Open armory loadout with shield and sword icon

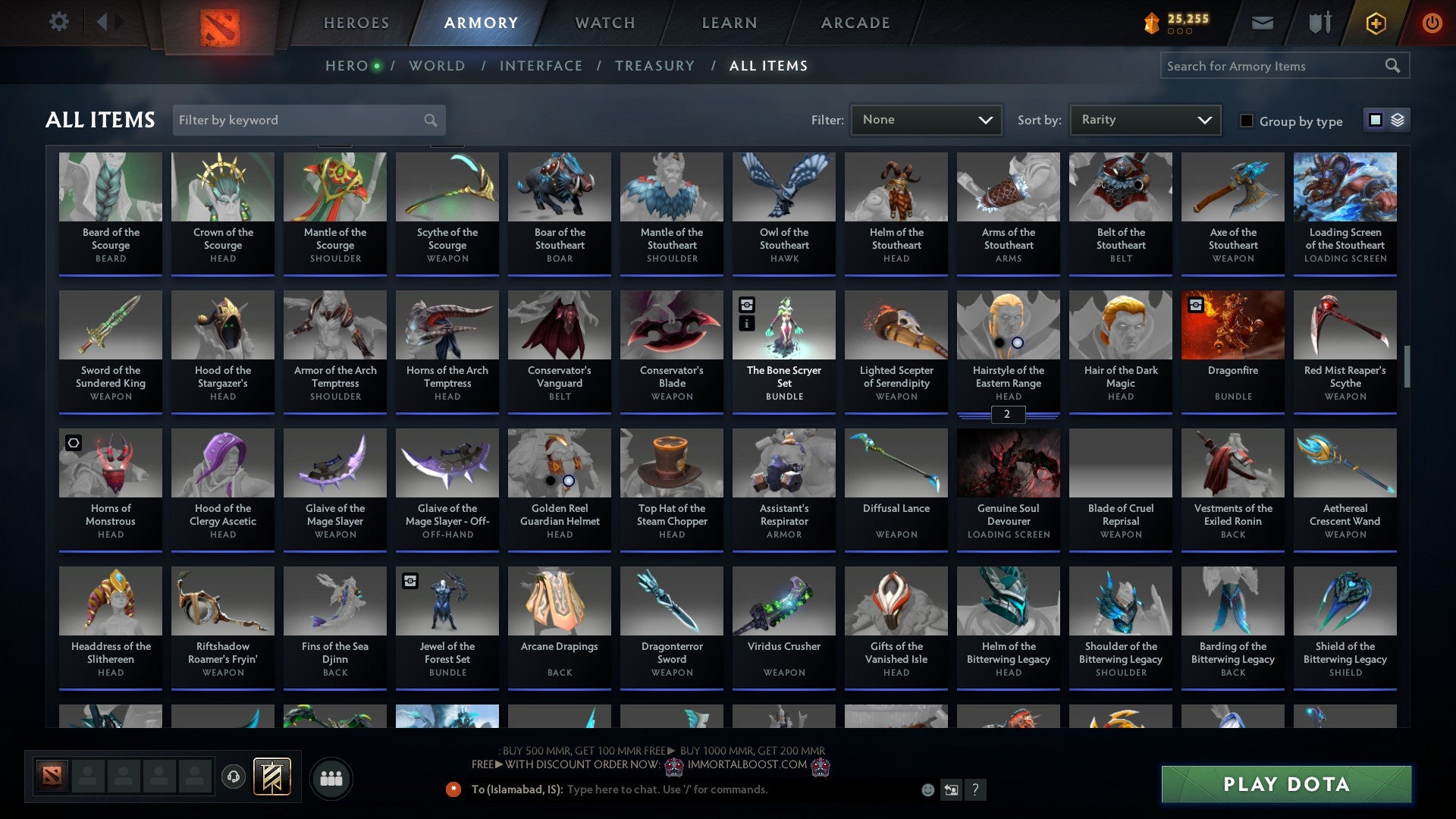1319,23
